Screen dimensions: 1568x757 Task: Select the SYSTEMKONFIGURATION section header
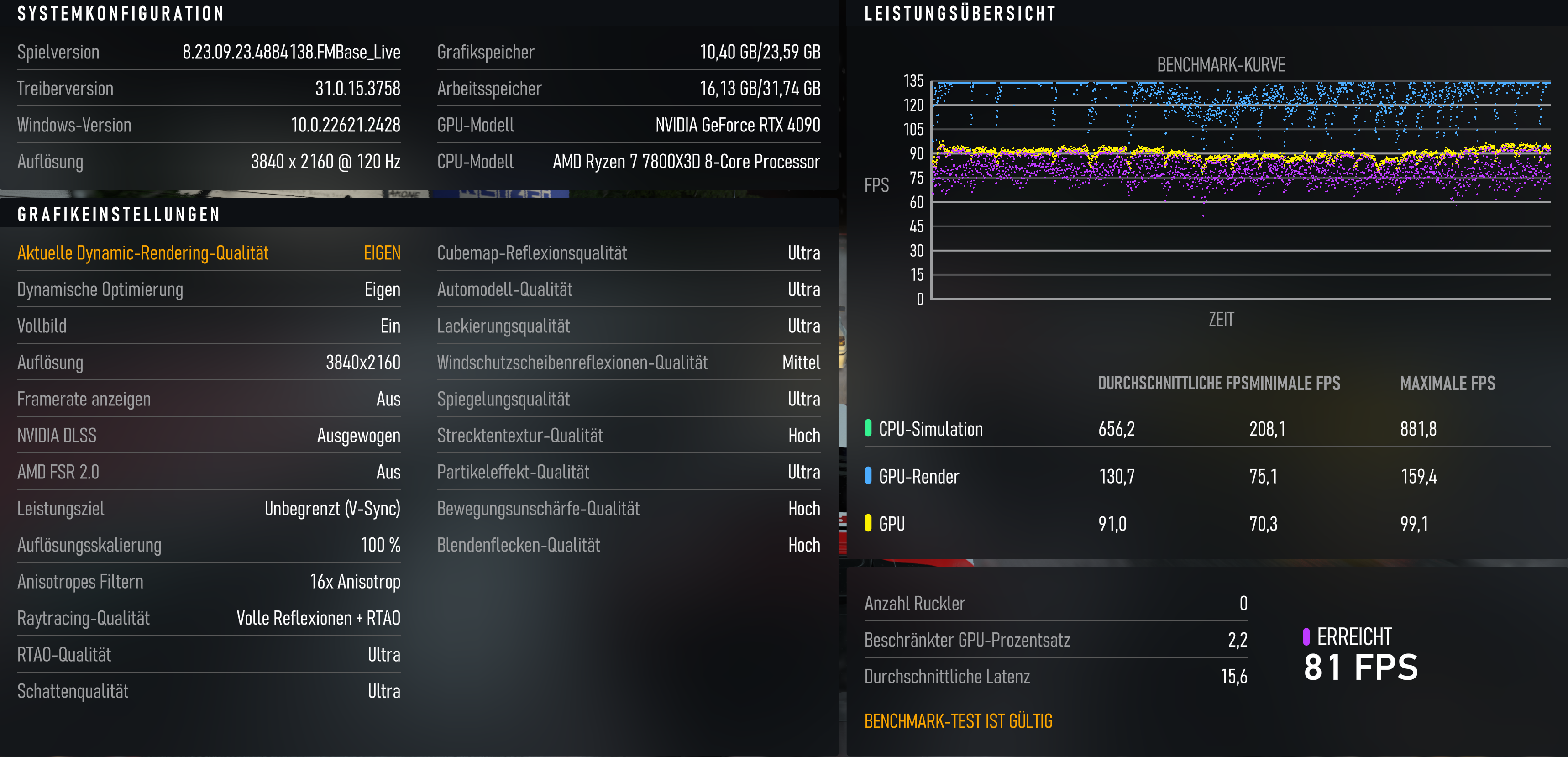121,13
